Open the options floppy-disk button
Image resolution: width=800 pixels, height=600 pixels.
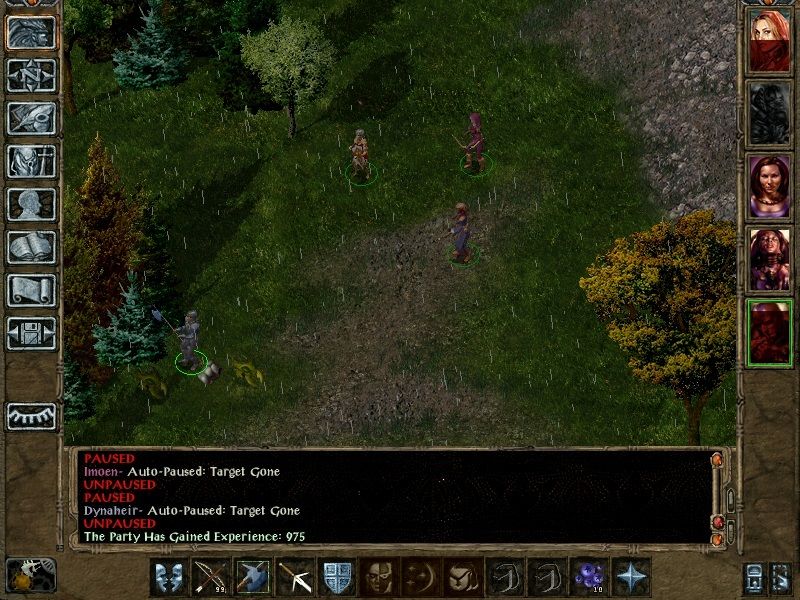pos(31,333)
